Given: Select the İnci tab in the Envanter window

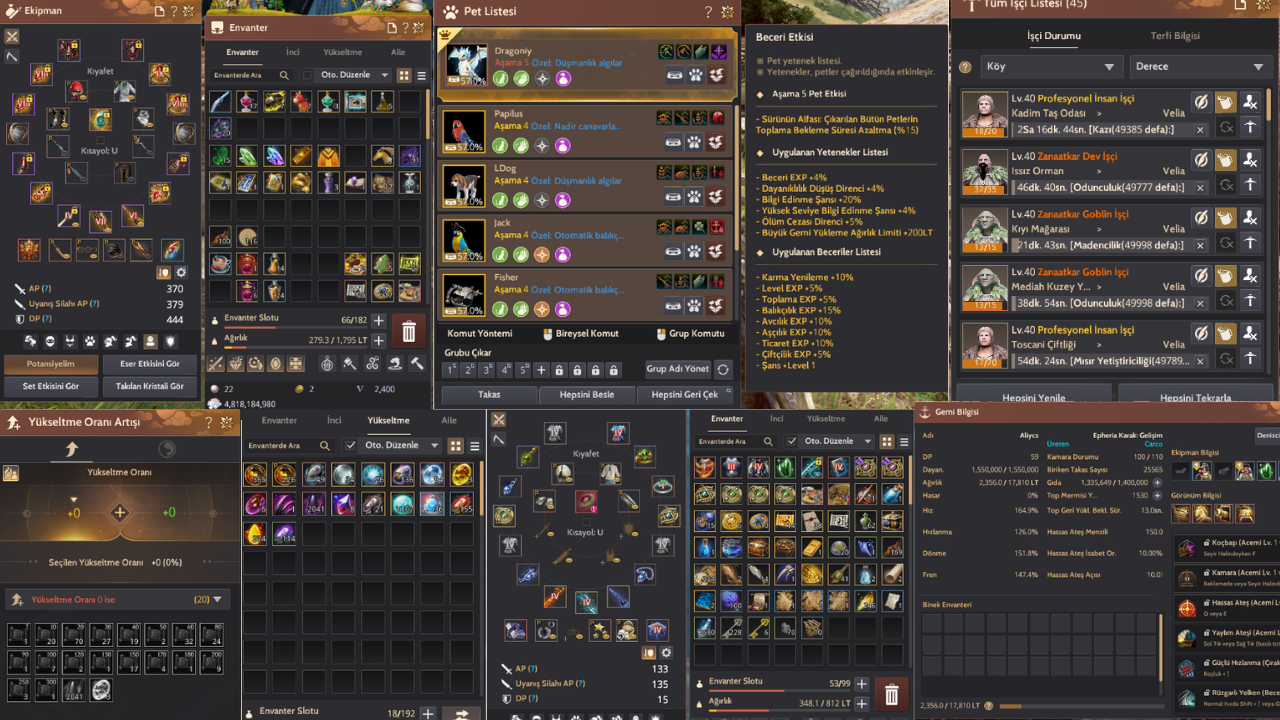Looking at the screenshot, I should click(291, 51).
